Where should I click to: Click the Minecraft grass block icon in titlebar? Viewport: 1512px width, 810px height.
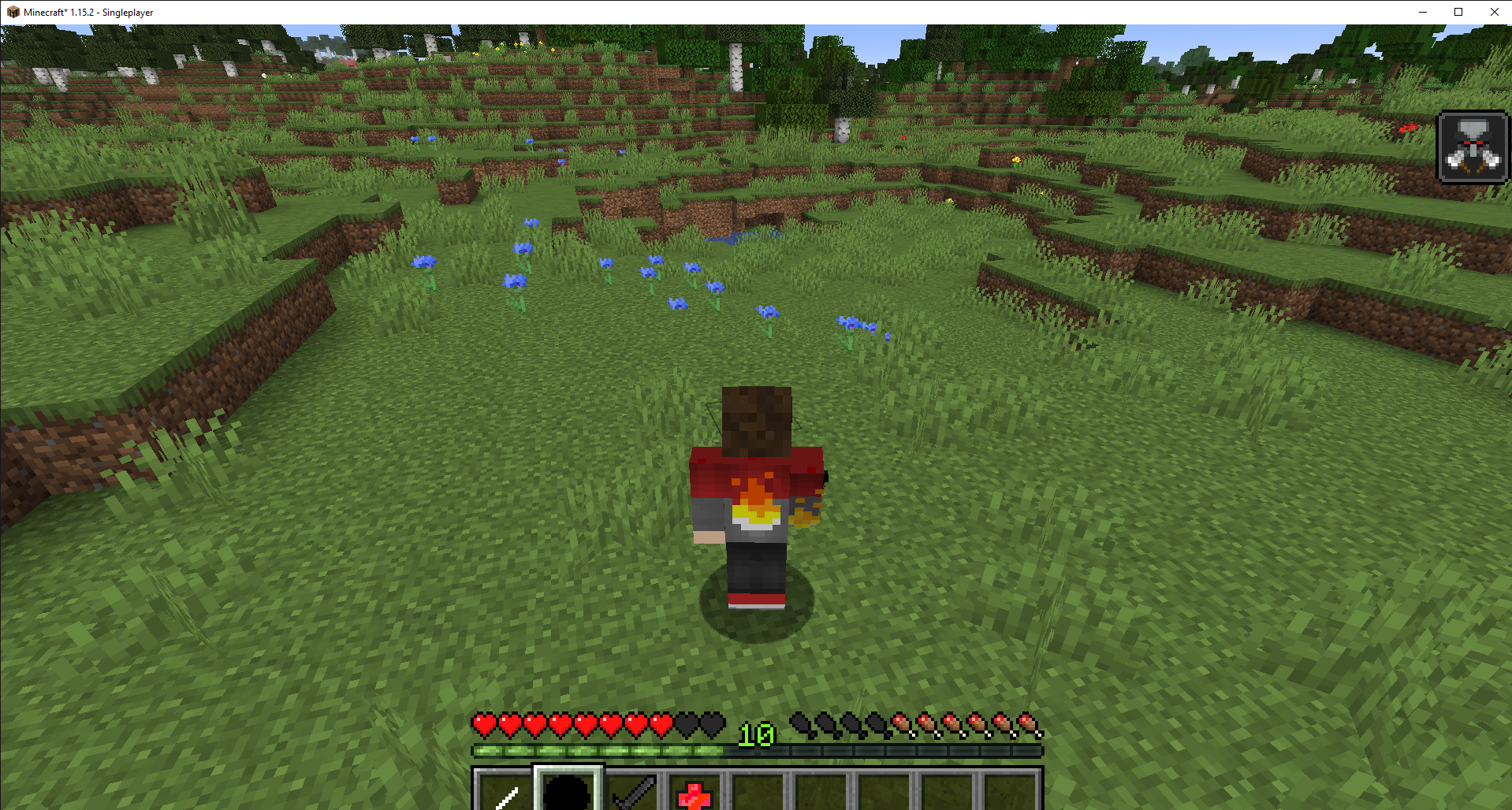tap(11, 12)
